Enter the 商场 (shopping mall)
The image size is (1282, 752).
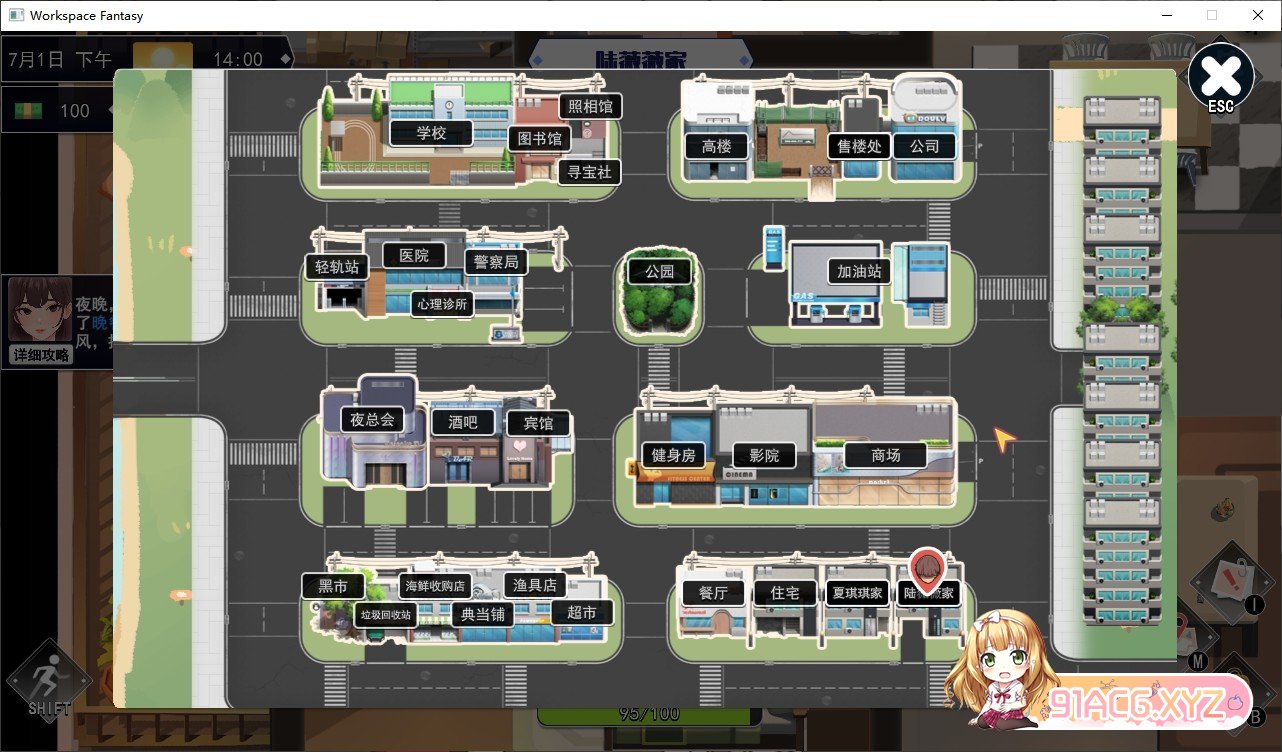(887, 455)
